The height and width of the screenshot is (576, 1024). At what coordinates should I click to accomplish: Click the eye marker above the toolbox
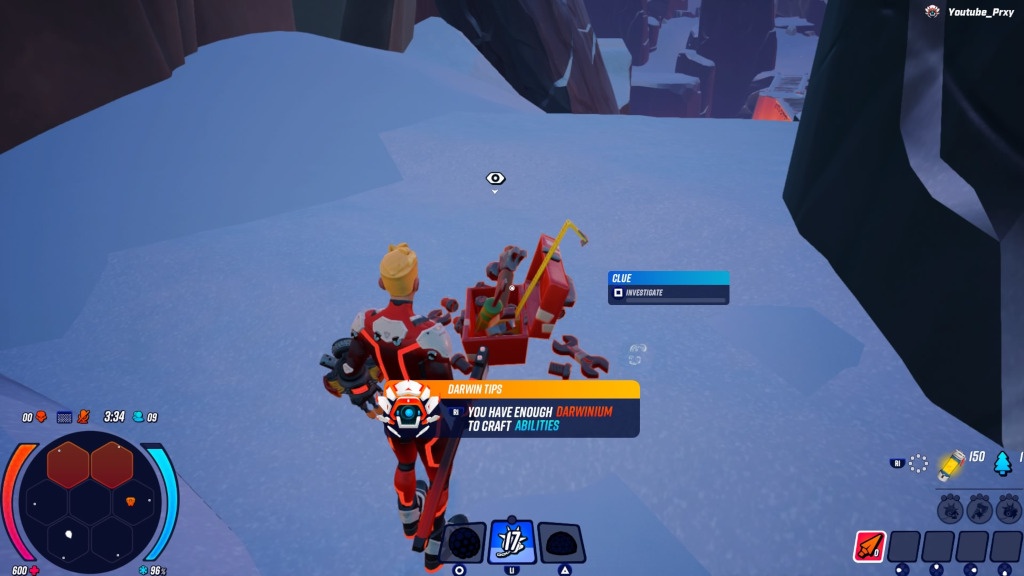pos(495,179)
